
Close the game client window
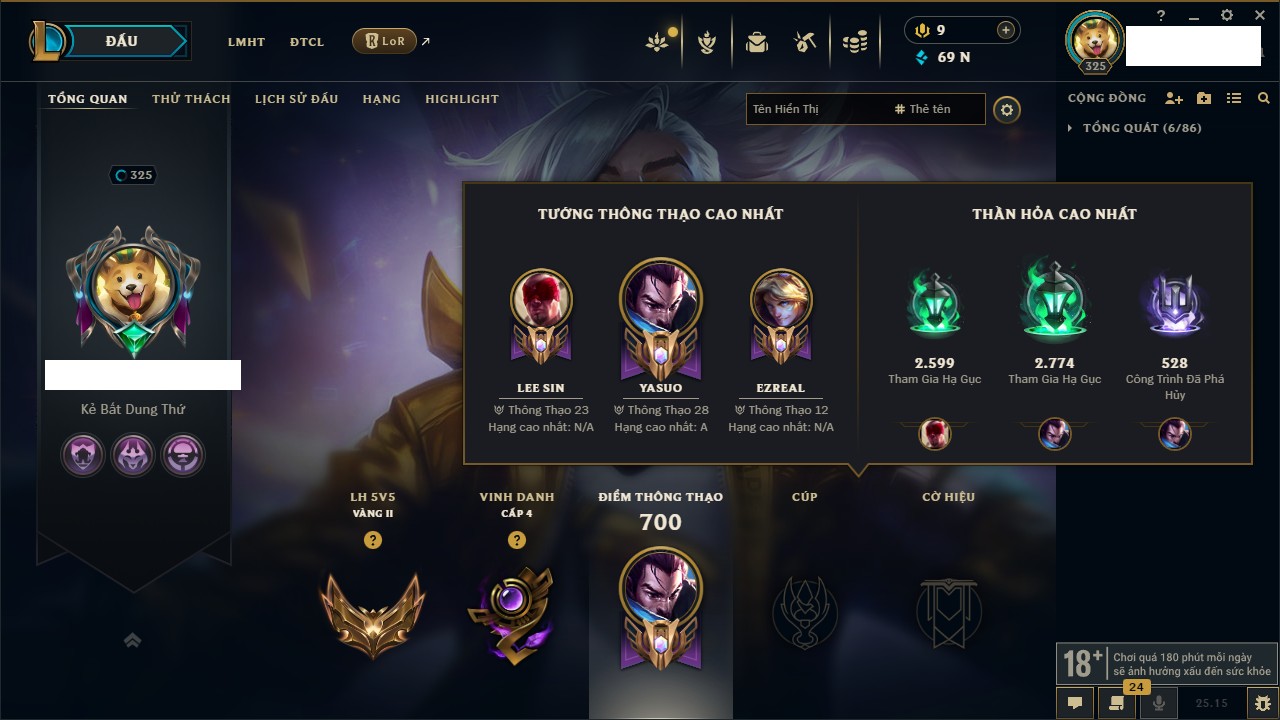1258,15
